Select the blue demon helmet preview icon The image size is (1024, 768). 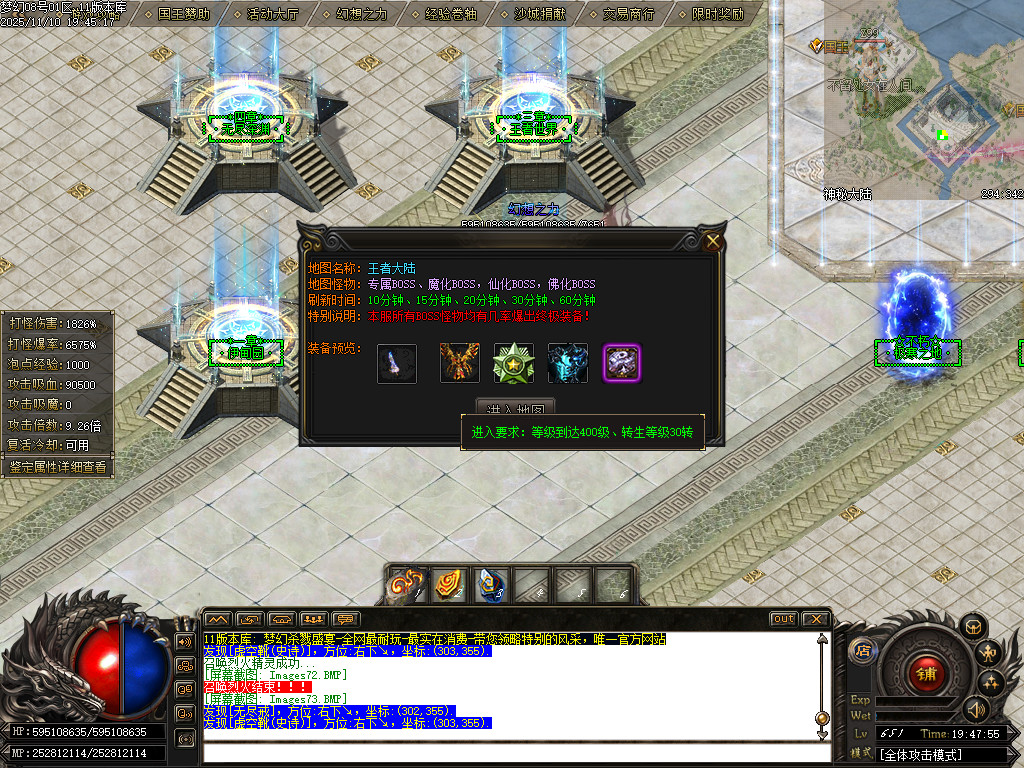tap(567, 363)
